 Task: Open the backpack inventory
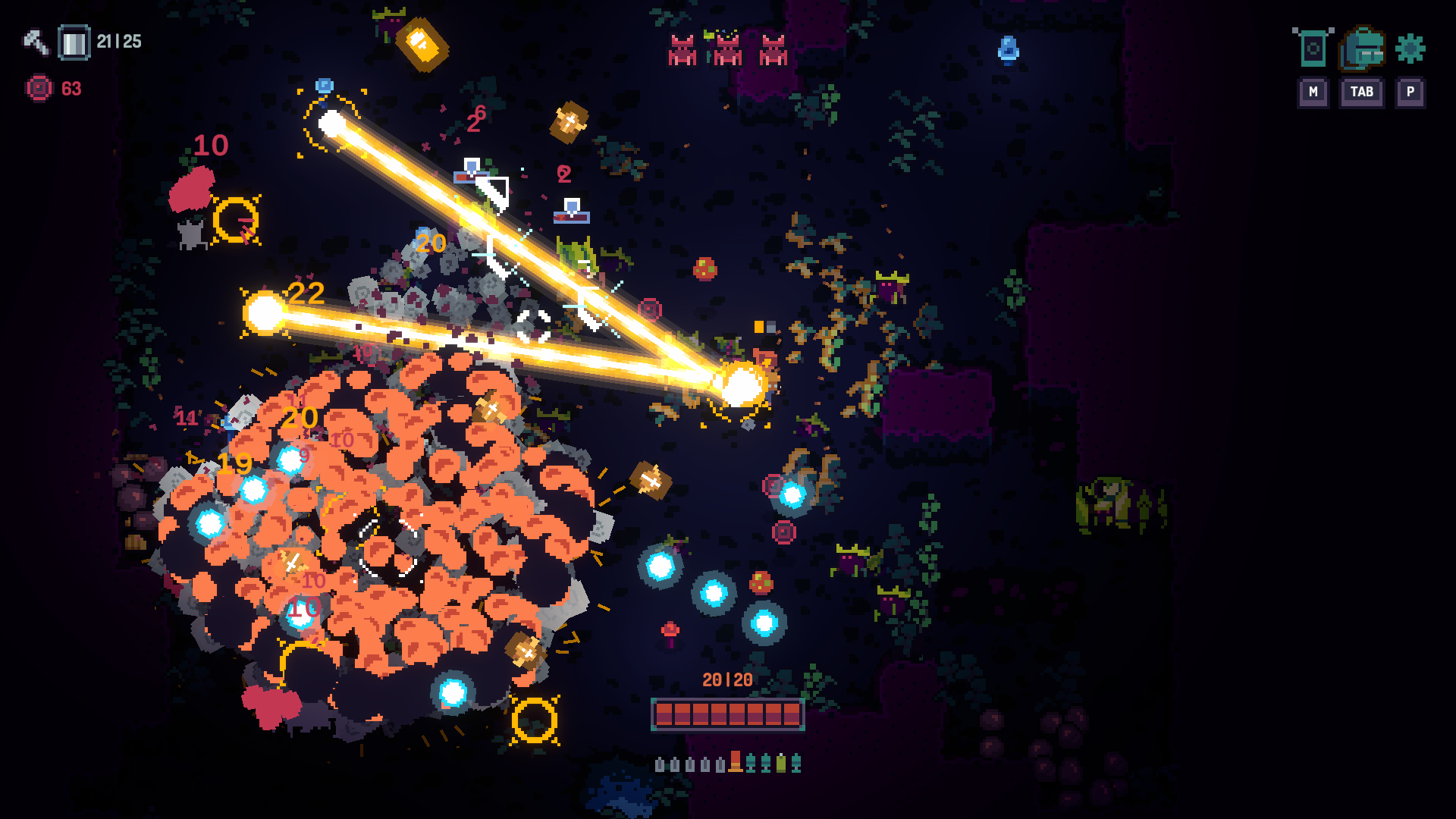[1362, 49]
